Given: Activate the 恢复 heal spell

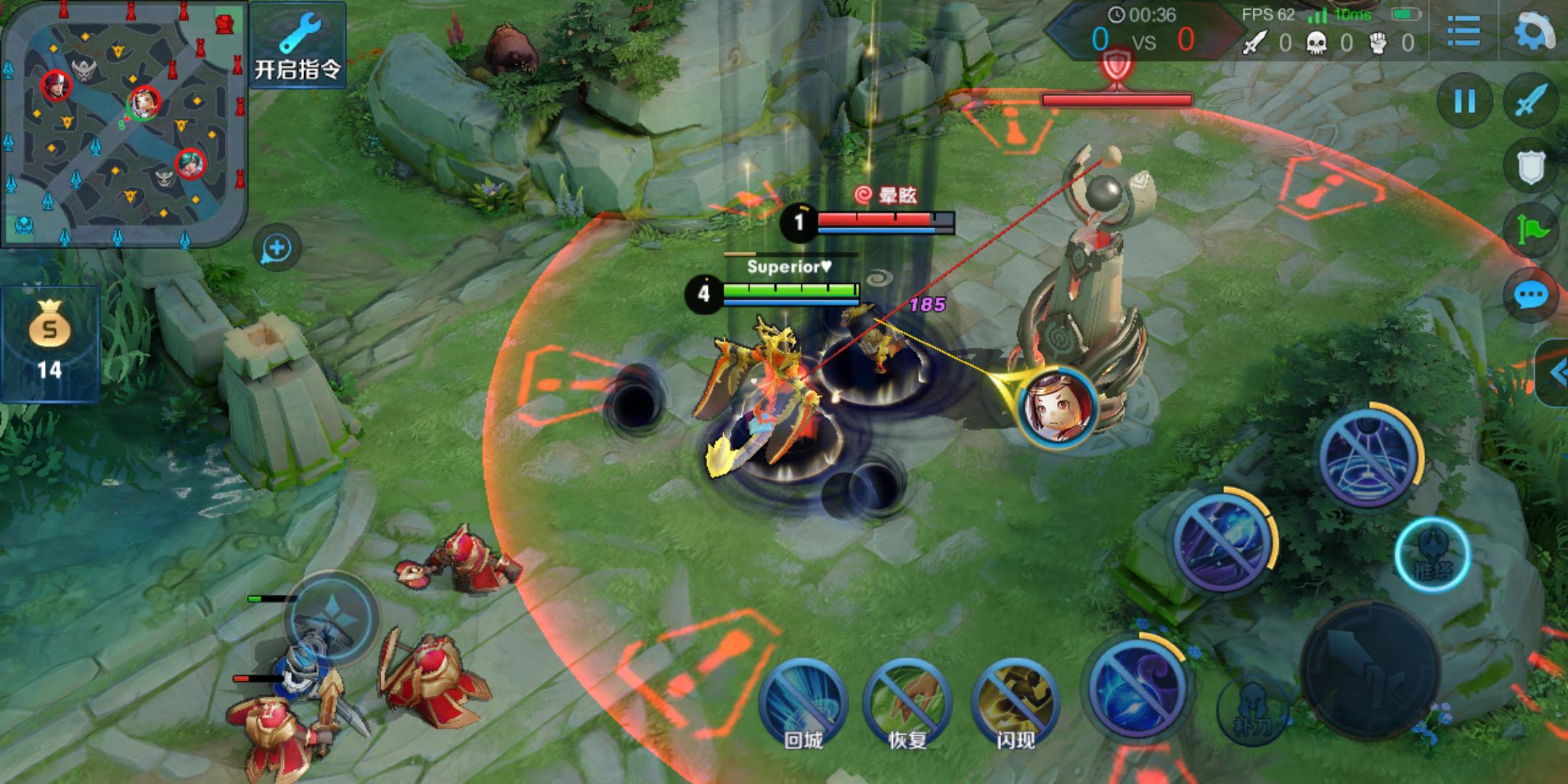Looking at the screenshot, I should click(907, 703).
